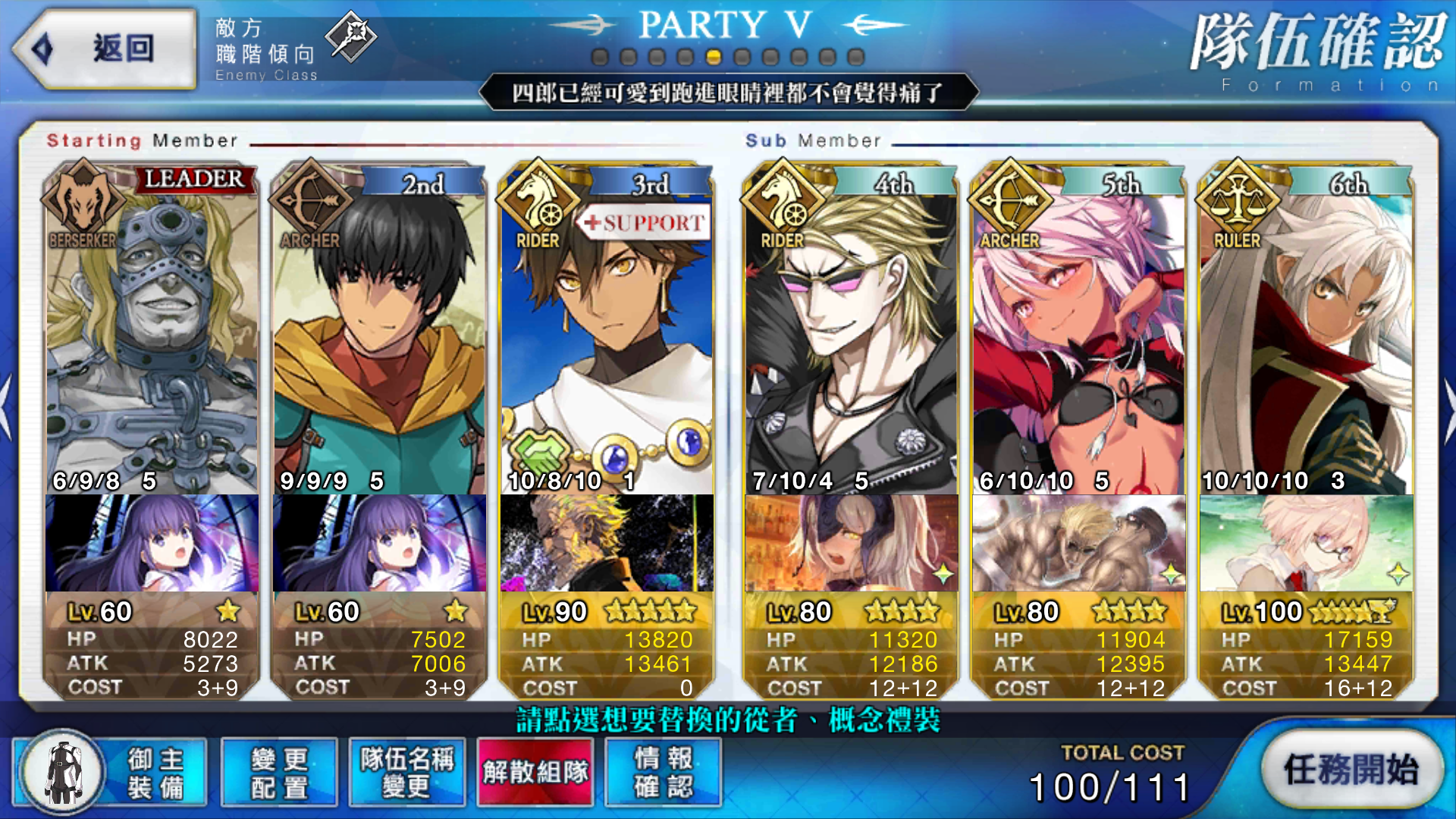Change the 6th slot's craft essence
The height and width of the screenshot is (819, 1456).
click(1306, 543)
